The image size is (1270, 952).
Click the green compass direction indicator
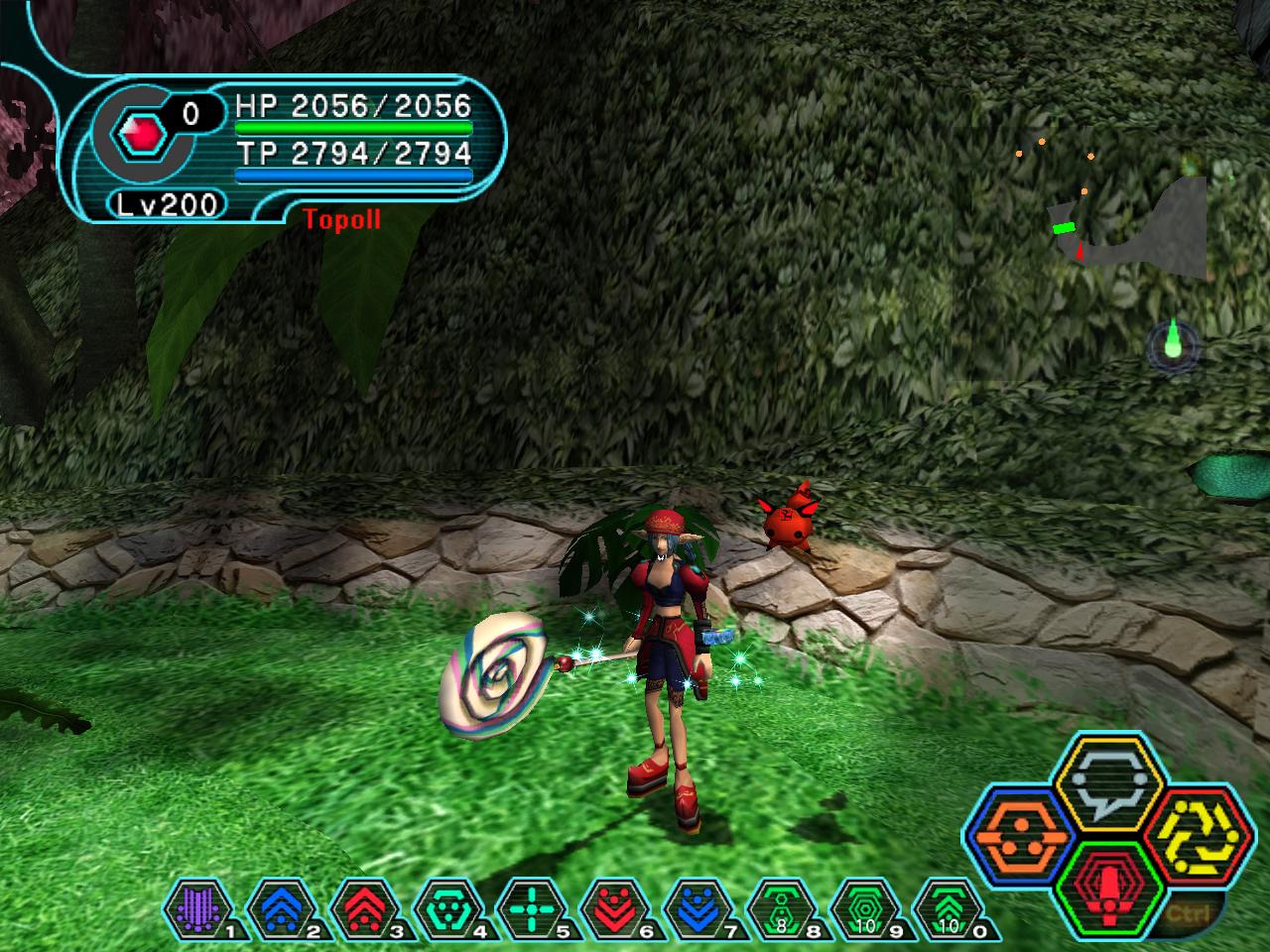coord(1174,345)
